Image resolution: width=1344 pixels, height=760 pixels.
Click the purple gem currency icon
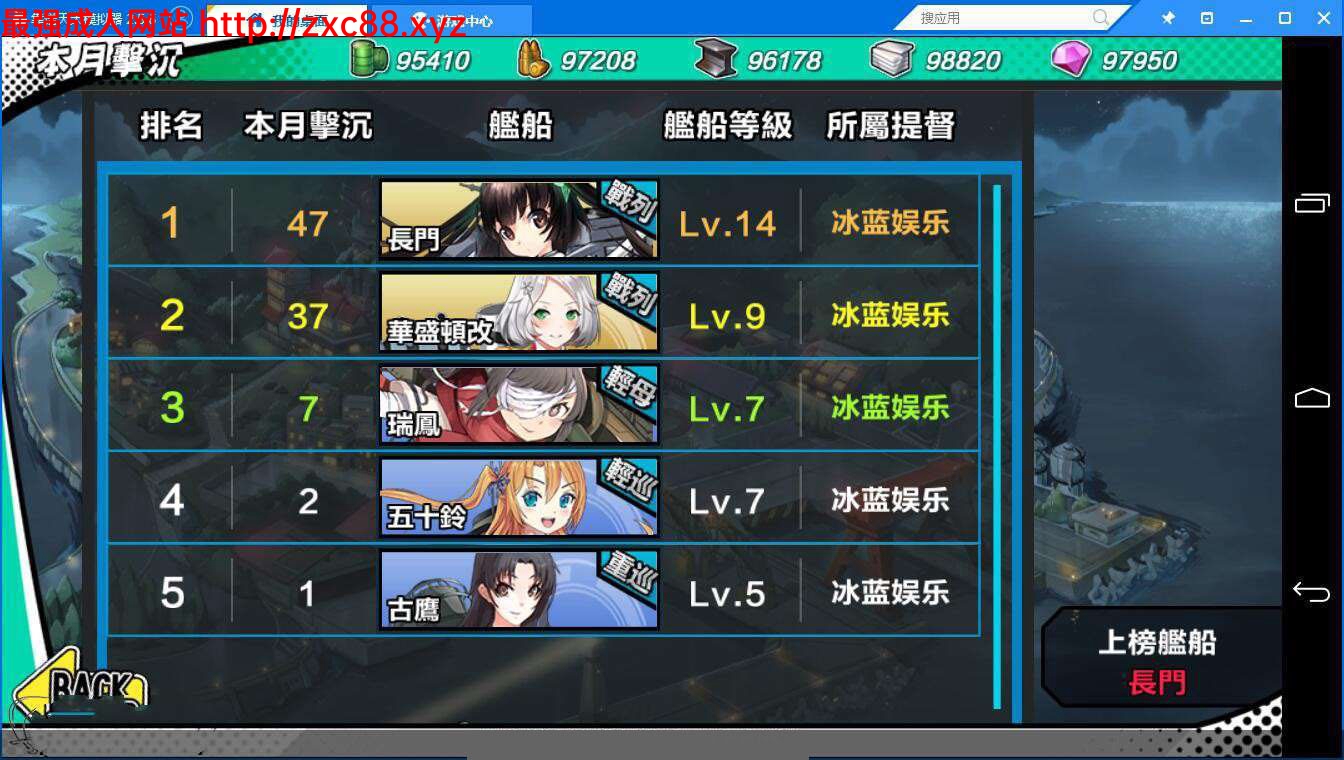[x=1071, y=58]
